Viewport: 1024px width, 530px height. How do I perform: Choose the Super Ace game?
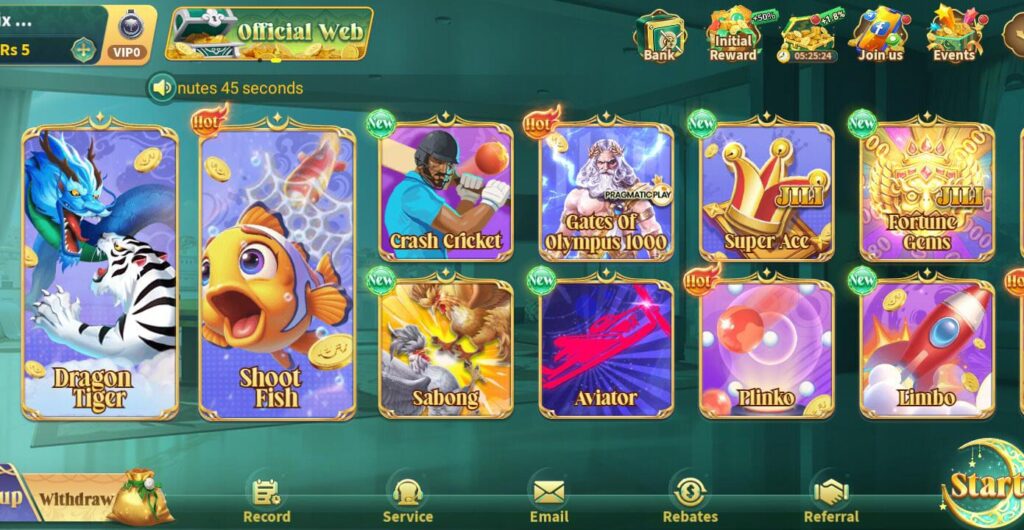pyautogui.click(x=766, y=192)
